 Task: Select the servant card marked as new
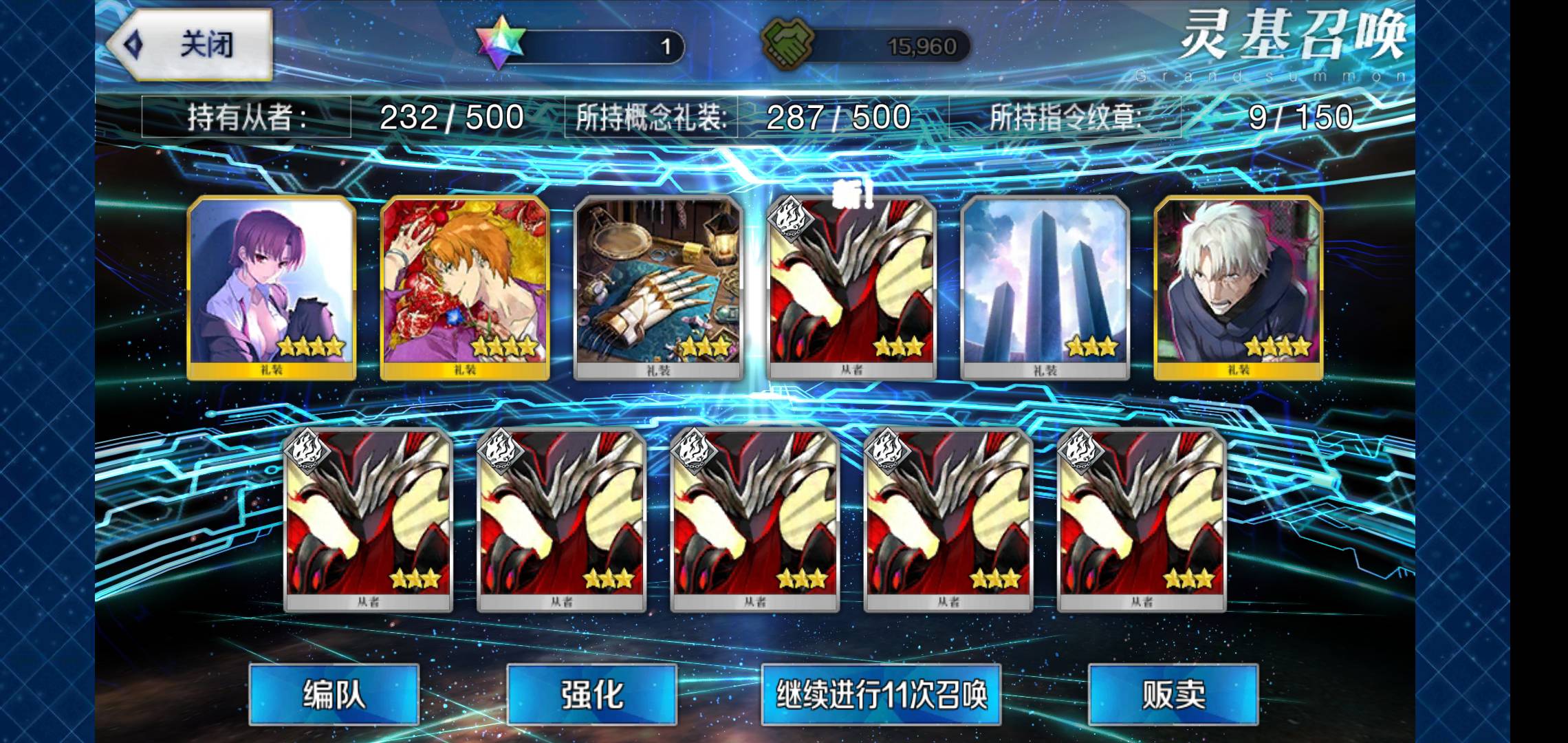(x=851, y=288)
